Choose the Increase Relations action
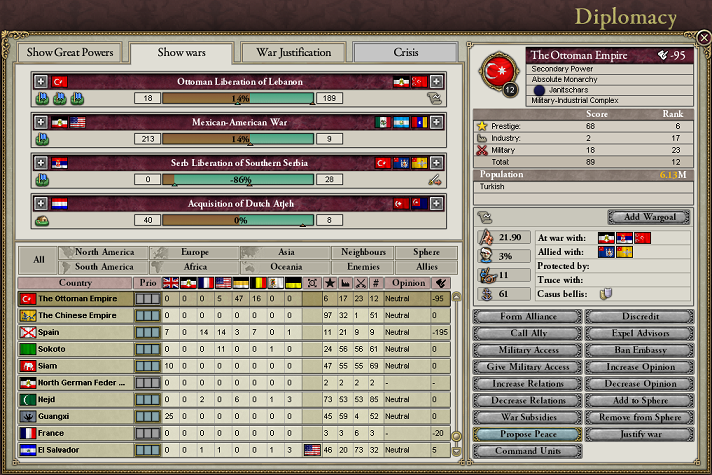712x475 pixels. coord(527,384)
